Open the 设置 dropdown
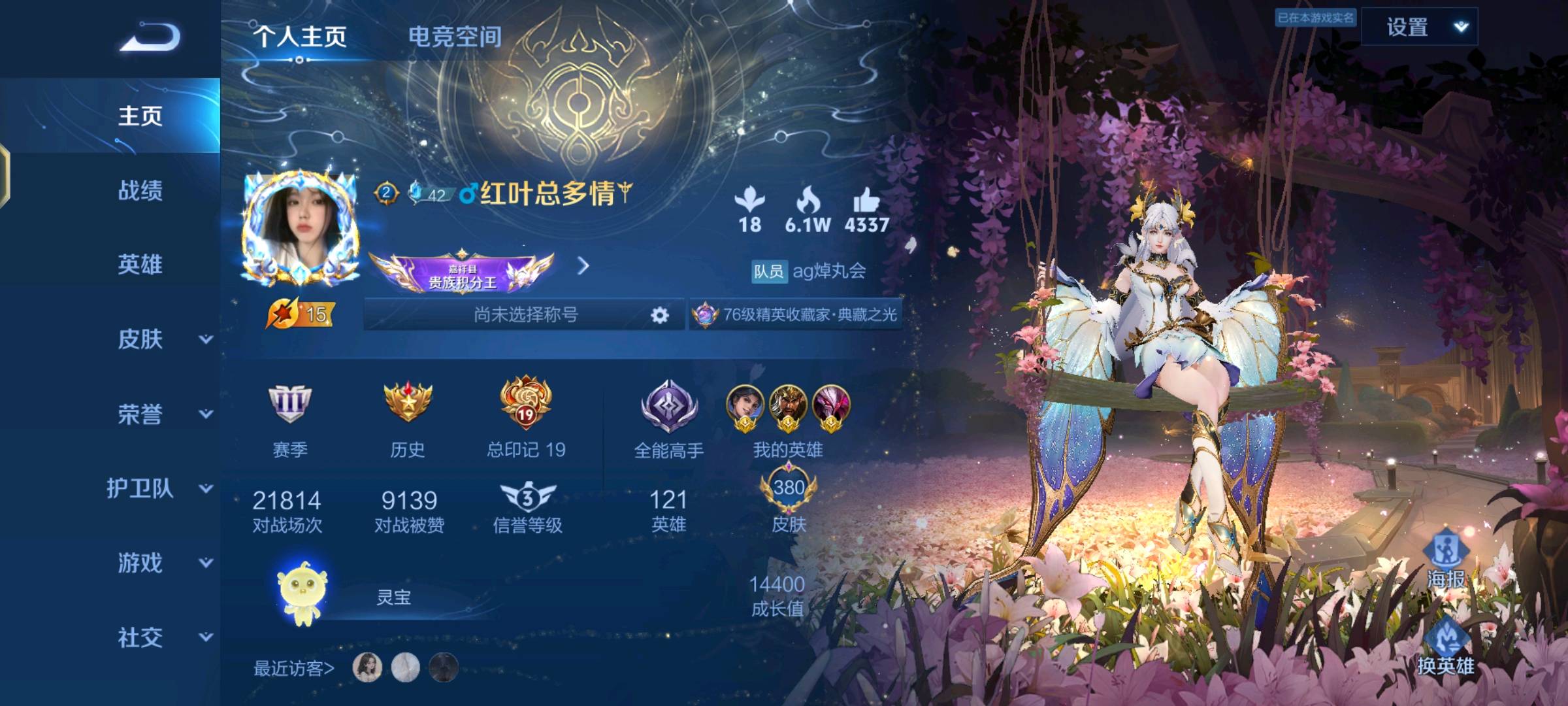 pyautogui.click(x=1419, y=27)
